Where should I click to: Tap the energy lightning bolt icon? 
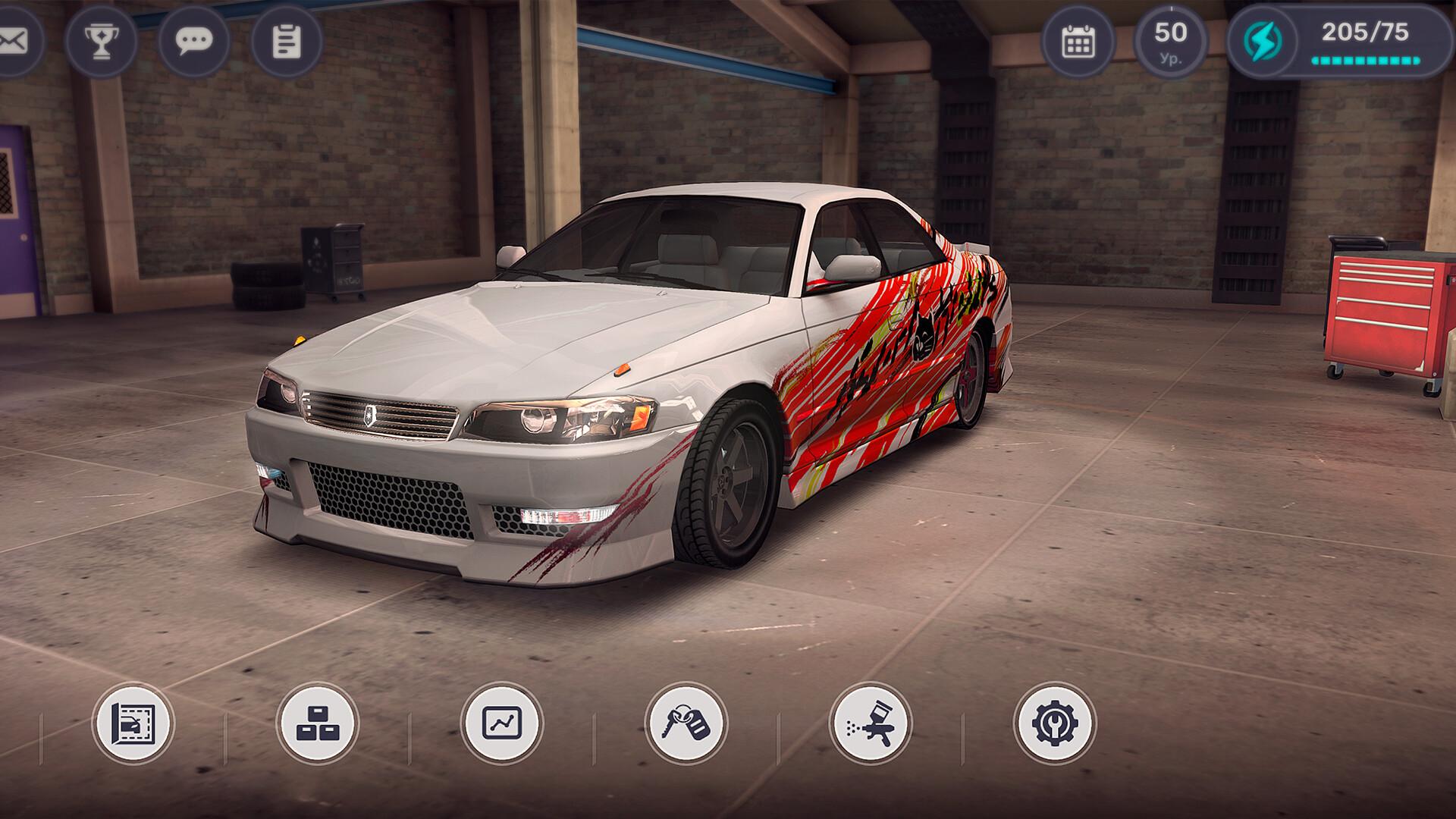[x=1261, y=42]
